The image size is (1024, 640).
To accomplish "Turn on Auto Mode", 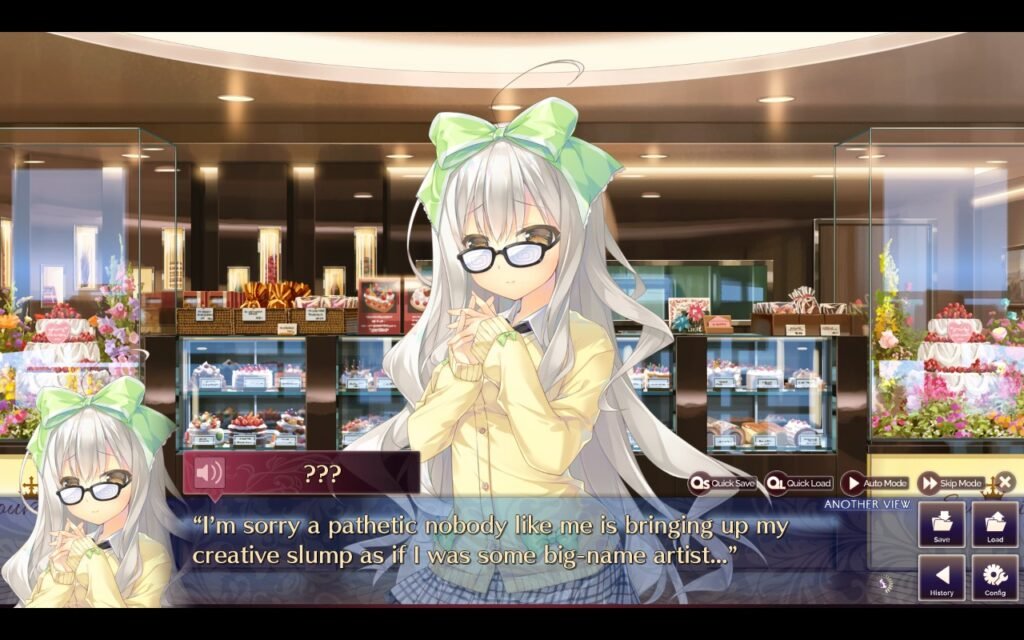I will (875, 483).
